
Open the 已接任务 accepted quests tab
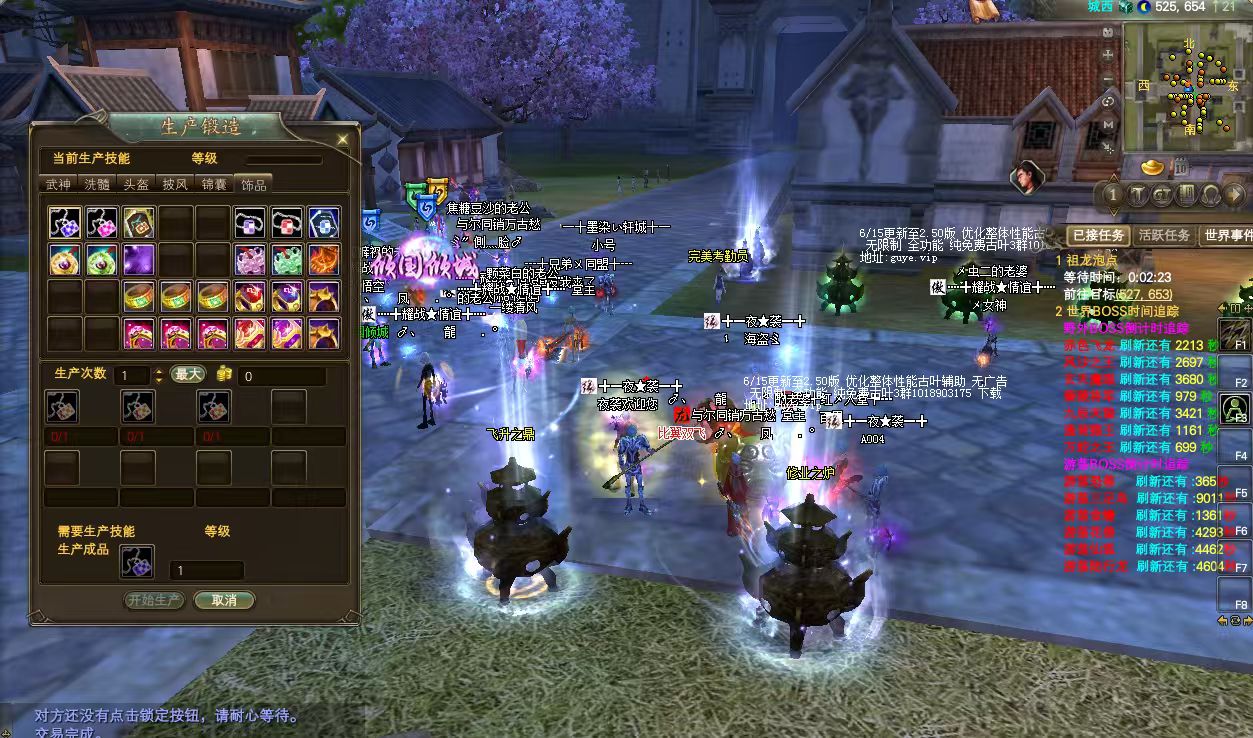[x=1099, y=235]
